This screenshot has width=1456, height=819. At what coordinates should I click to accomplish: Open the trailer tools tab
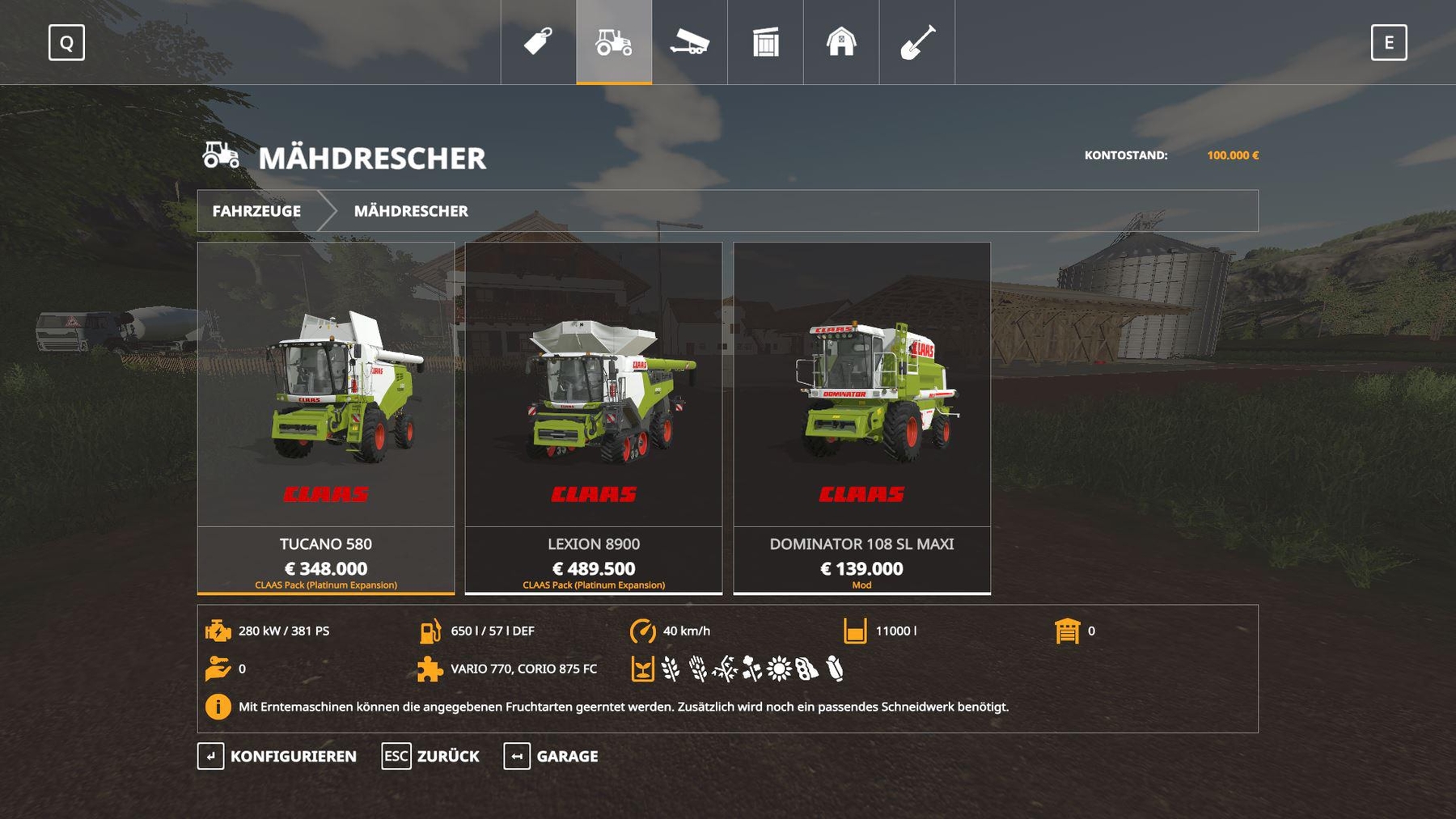click(689, 42)
